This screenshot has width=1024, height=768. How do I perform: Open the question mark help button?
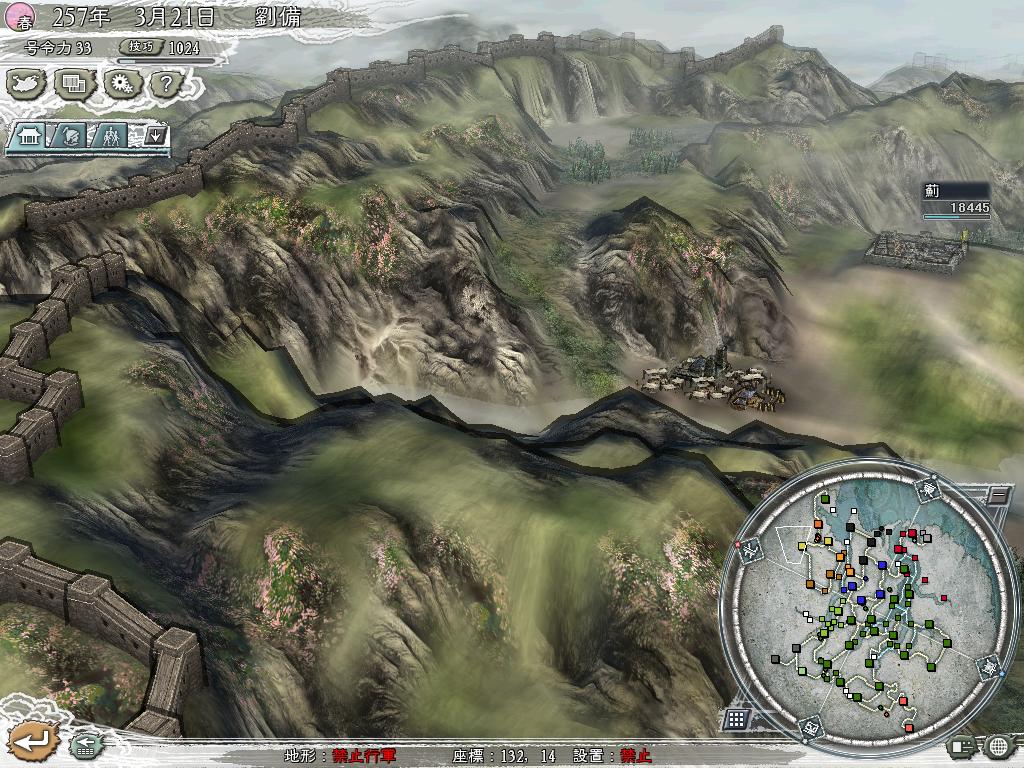point(166,84)
